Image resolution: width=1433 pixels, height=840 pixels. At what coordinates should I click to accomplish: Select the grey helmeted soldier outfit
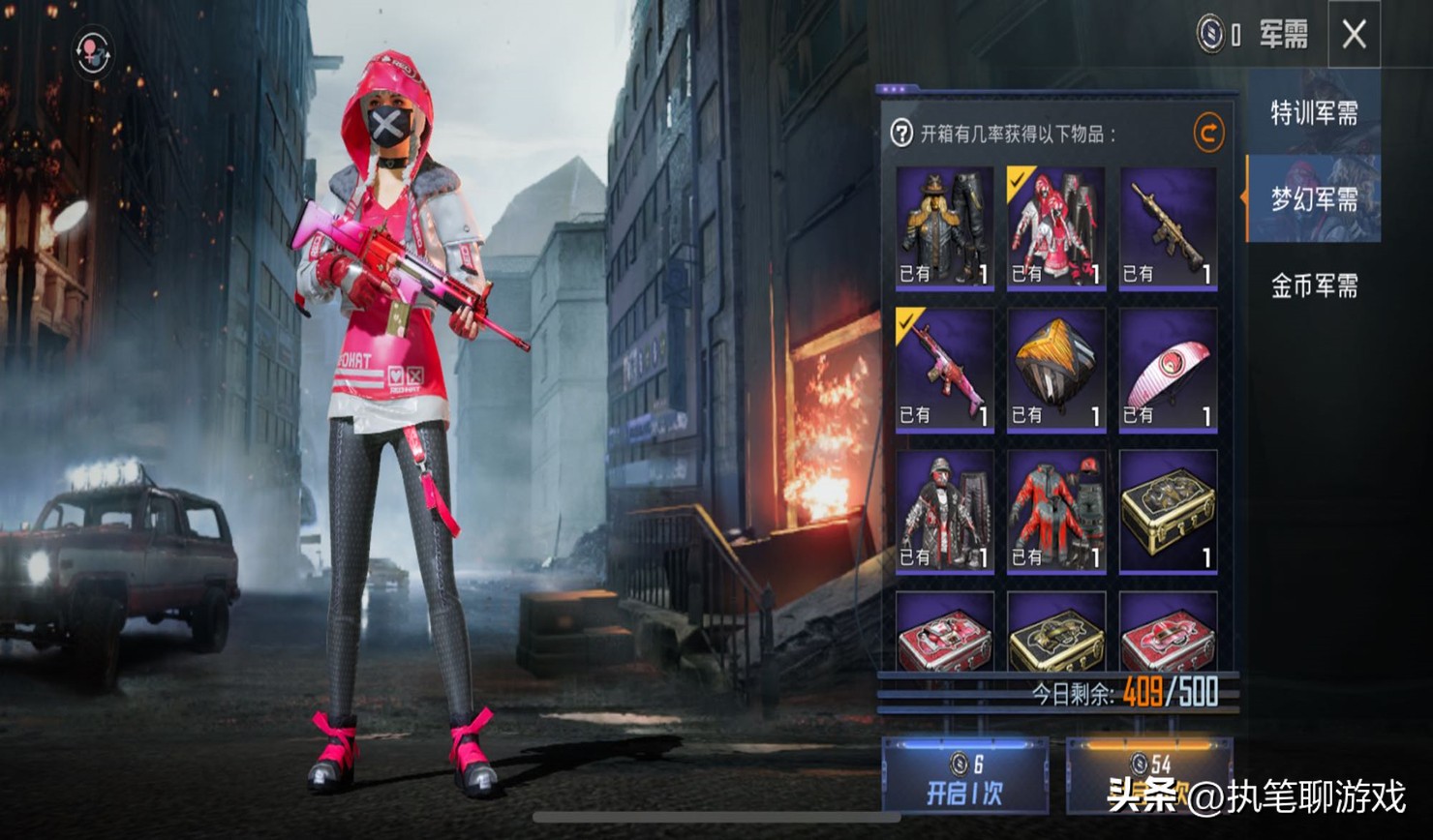click(944, 511)
